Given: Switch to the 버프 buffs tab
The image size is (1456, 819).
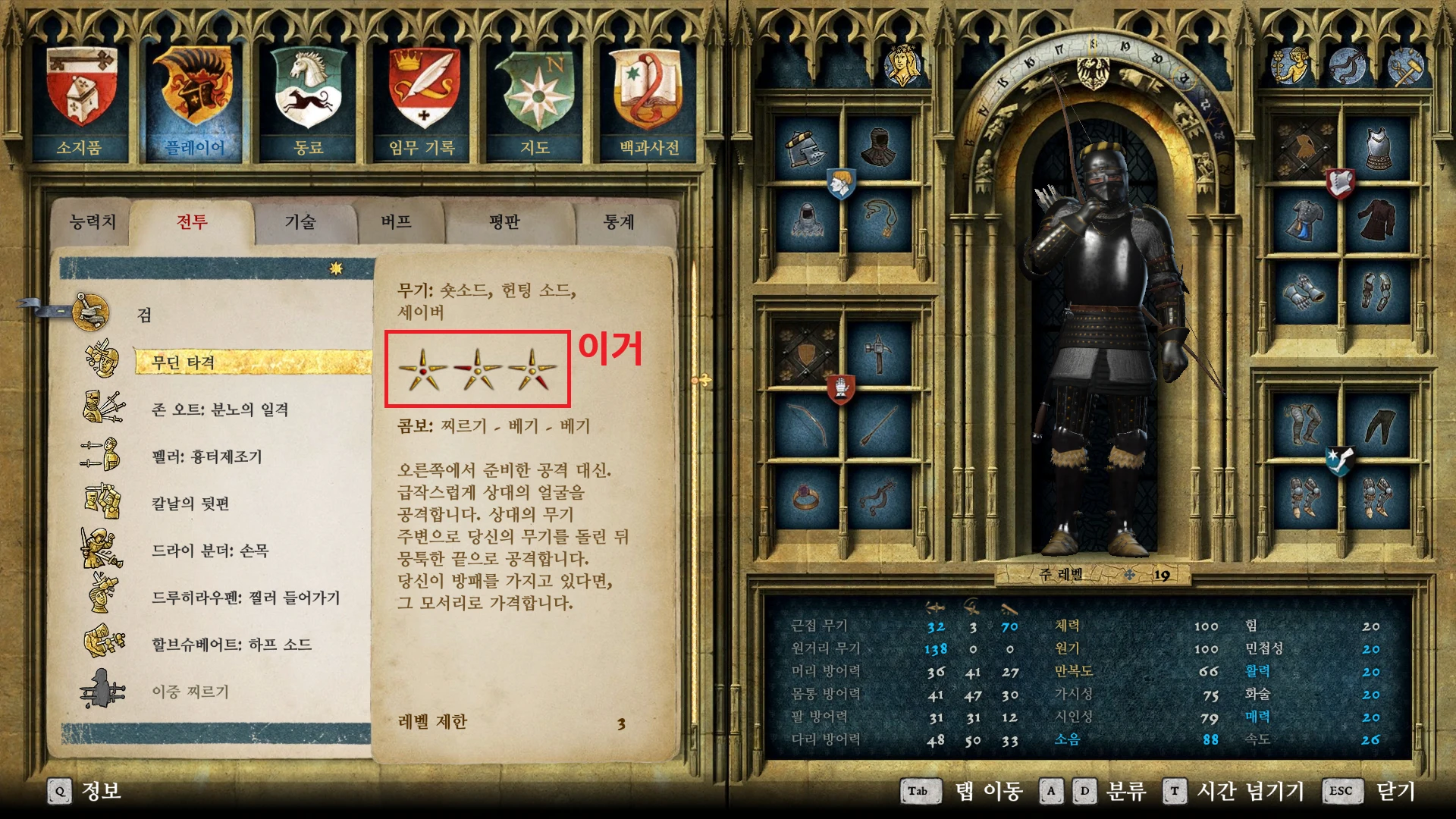Looking at the screenshot, I should pos(396,221).
